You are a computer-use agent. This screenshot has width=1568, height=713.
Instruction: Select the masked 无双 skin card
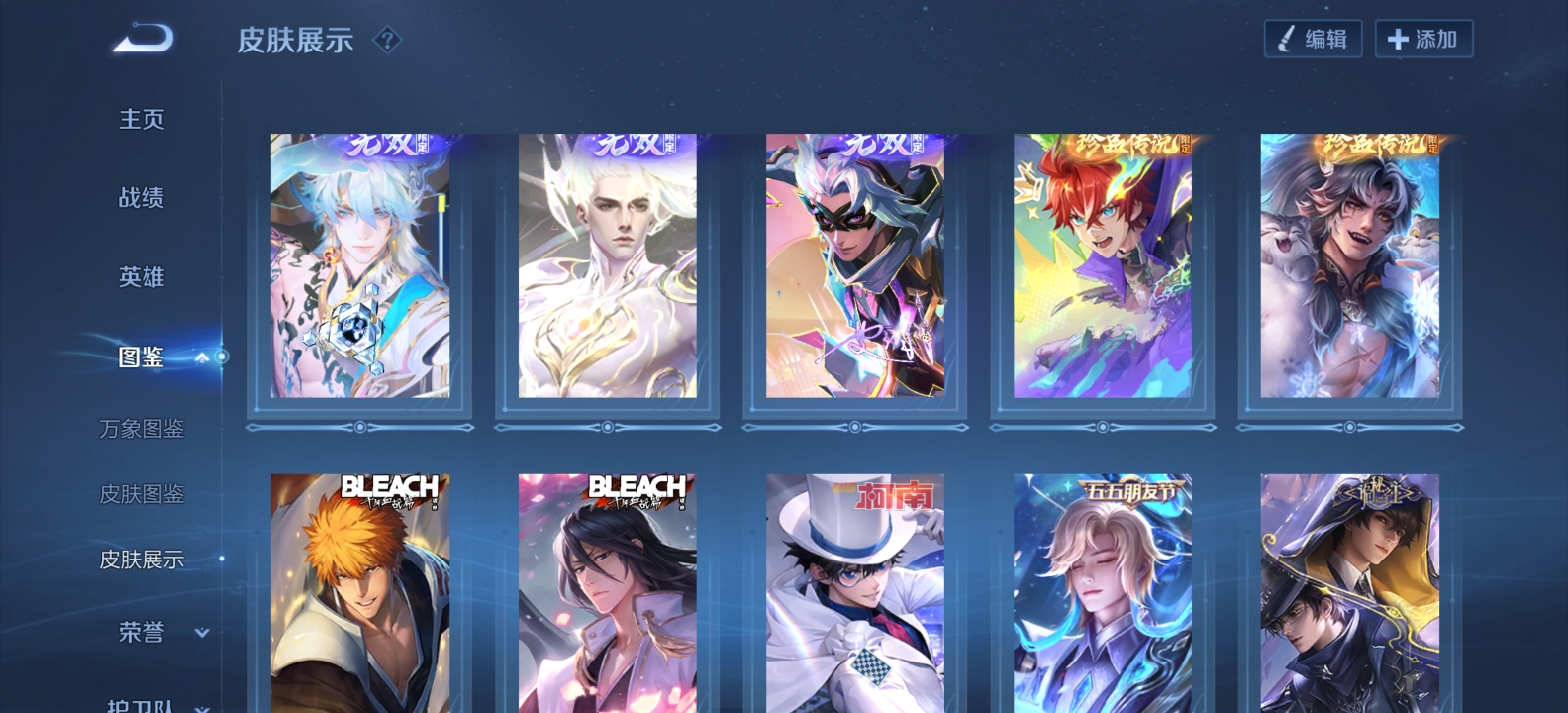point(855,265)
